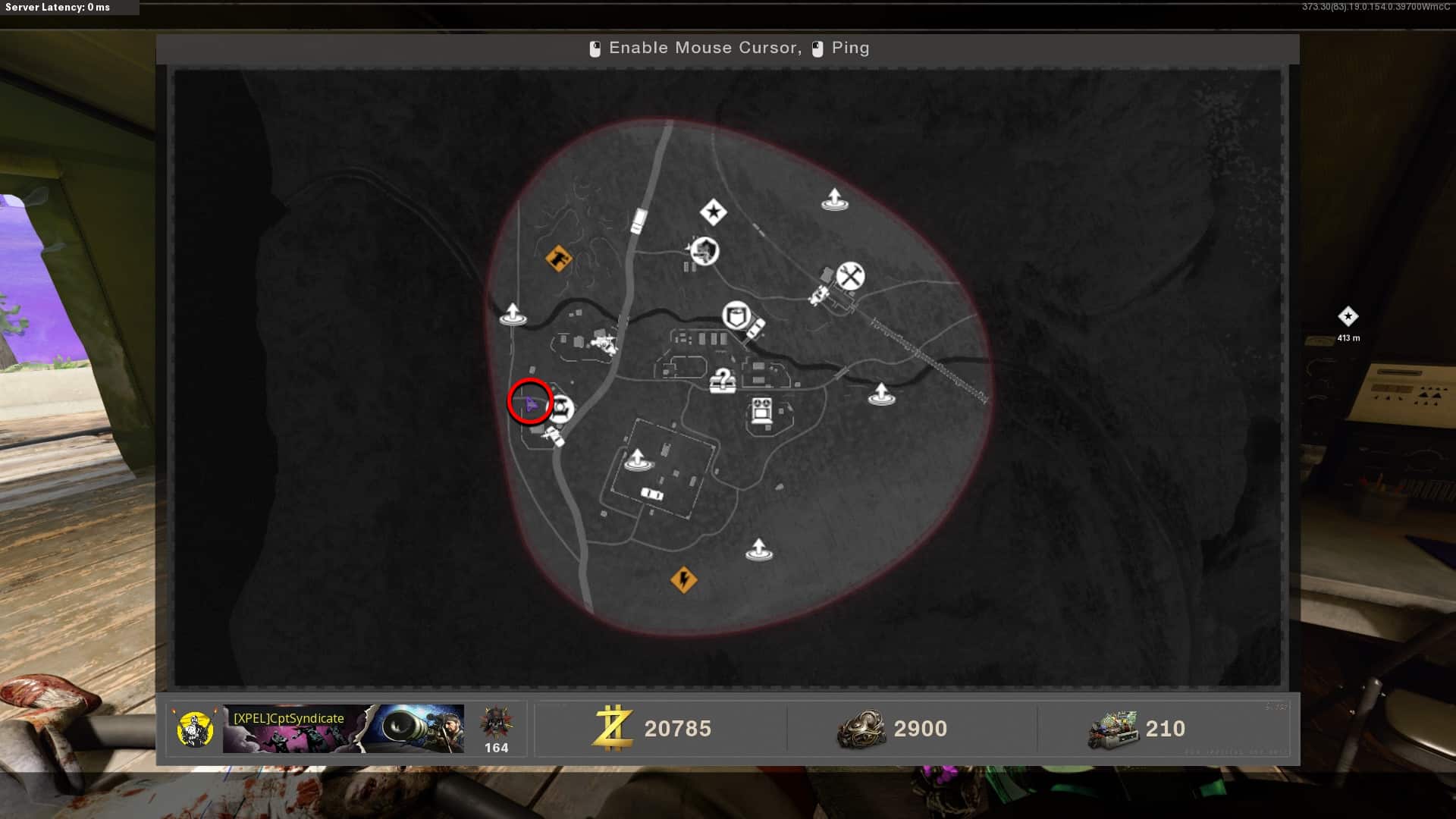The height and width of the screenshot is (819, 1456).
Task: Ping the mystery box question mark marker
Action: [723, 380]
